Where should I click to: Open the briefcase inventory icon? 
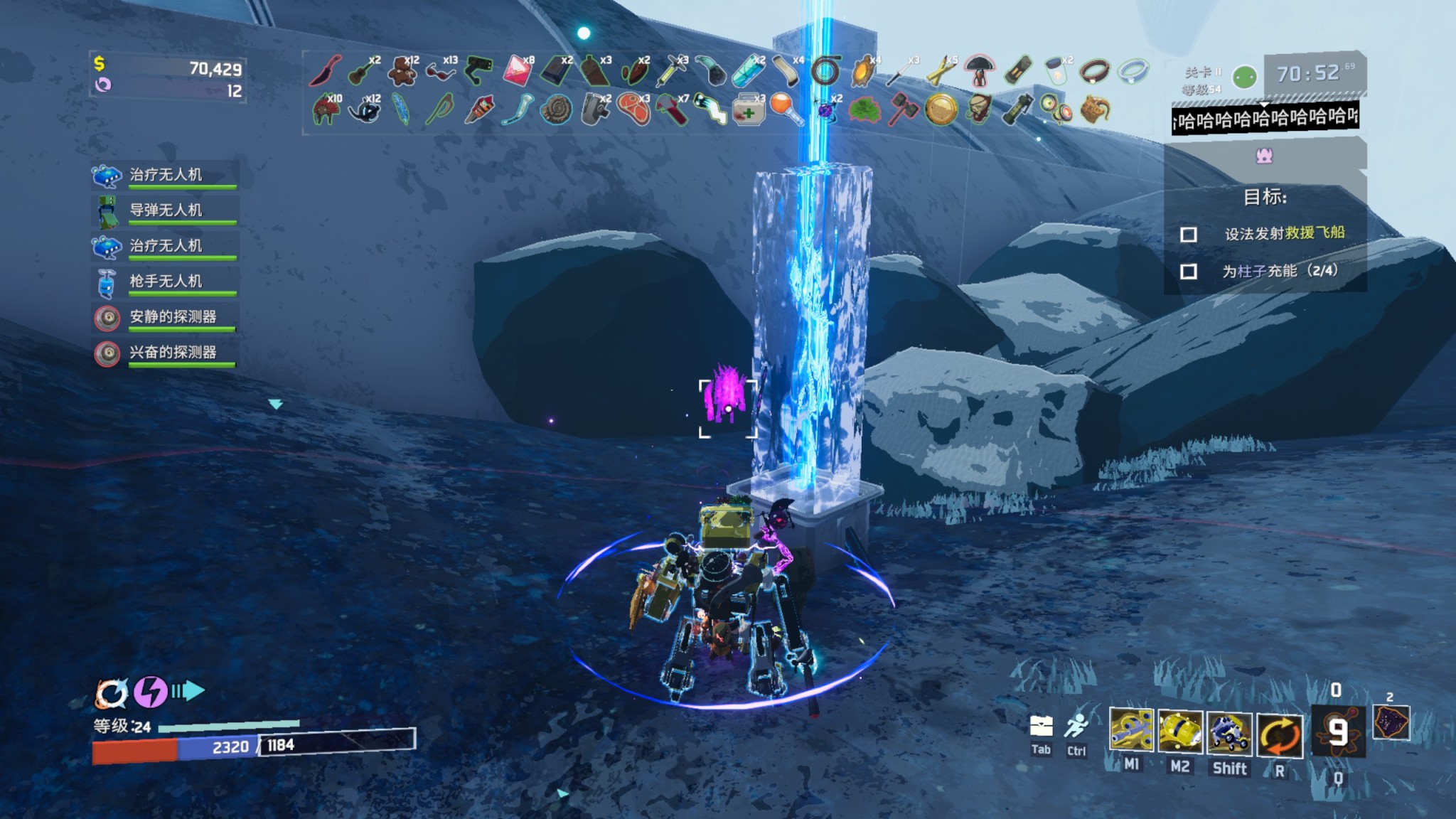tap(1041, 726)
